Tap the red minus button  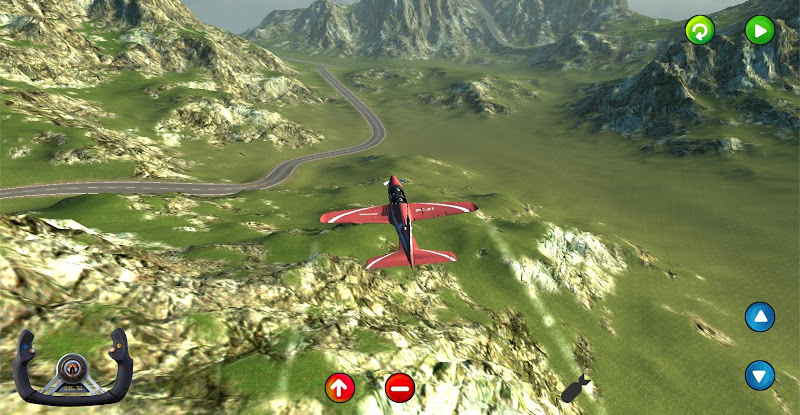coord(400,387)
